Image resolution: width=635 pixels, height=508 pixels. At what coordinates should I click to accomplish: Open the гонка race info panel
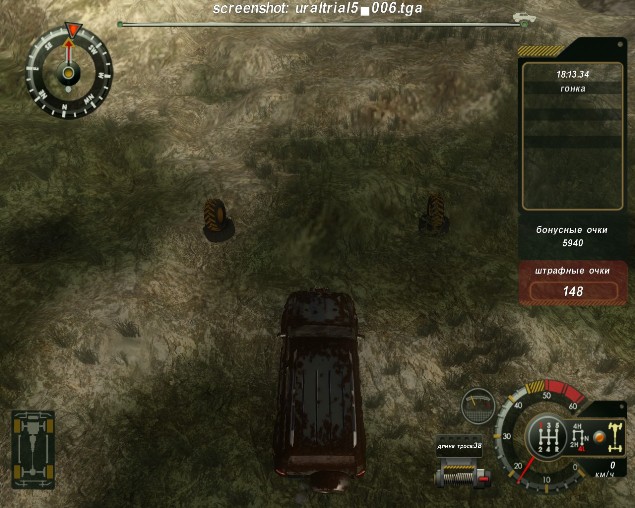(573, 88)
